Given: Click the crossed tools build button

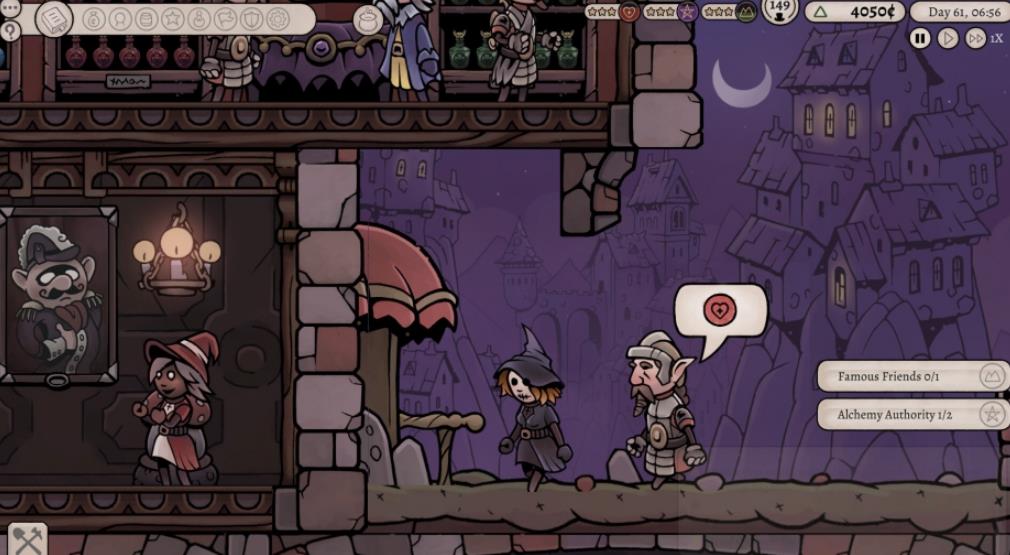Looking at the screenshot, I should [x=27, y=540].
